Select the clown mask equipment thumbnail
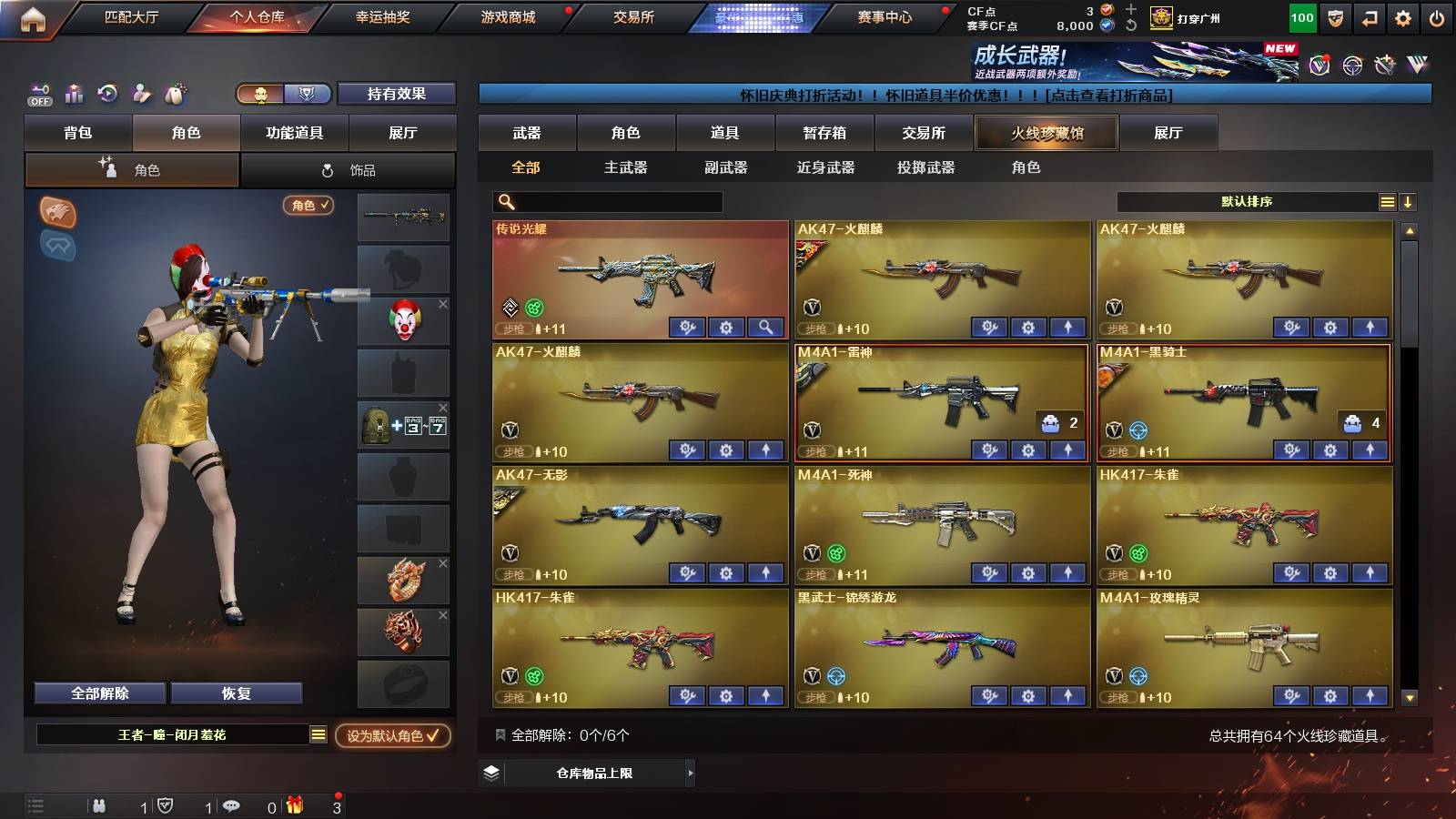 point(403,320)
